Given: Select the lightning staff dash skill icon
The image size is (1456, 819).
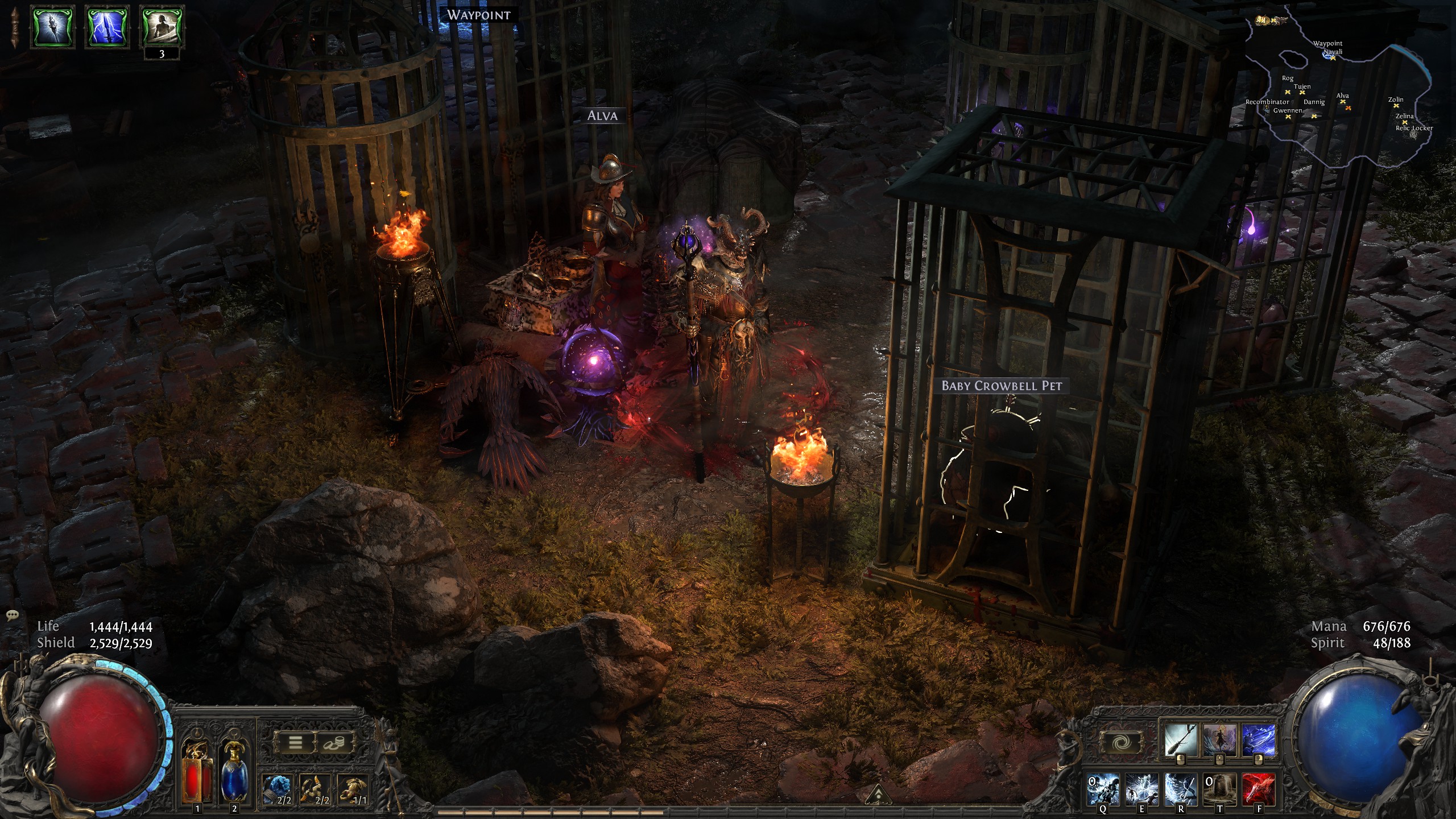Looking at the screenshot, I should (x=1258, y=739).
